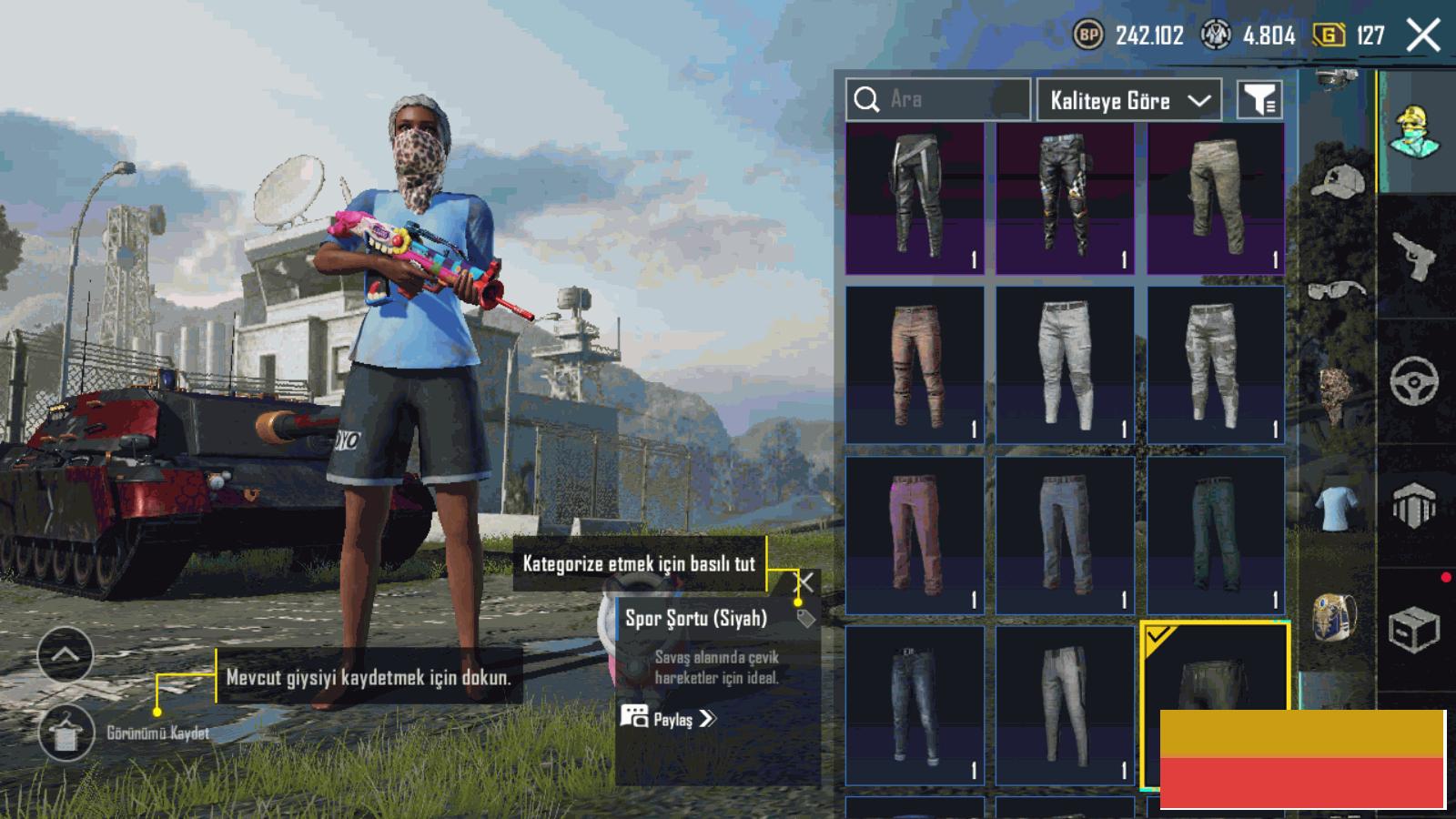
Task: Select the baseball cap headwear category
Action: pos(1338,182)
